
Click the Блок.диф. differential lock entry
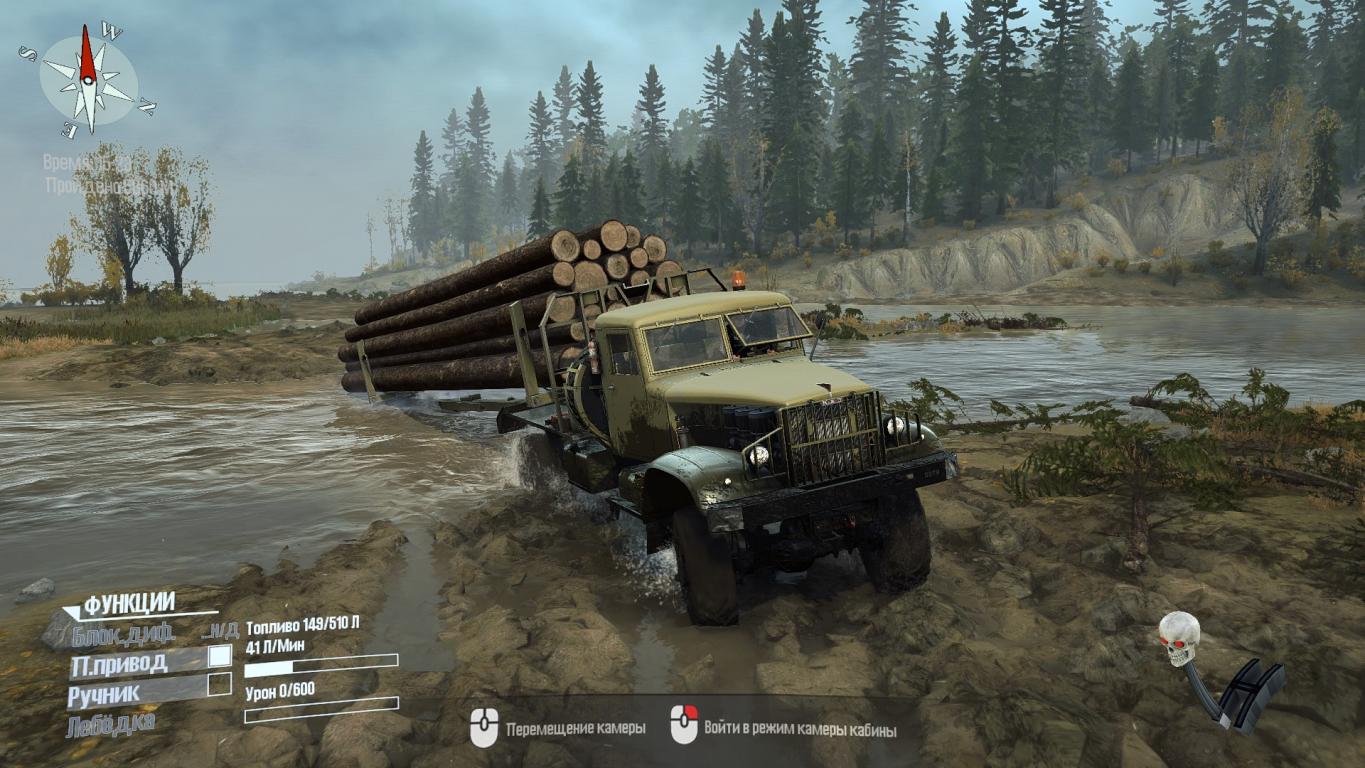123,633
